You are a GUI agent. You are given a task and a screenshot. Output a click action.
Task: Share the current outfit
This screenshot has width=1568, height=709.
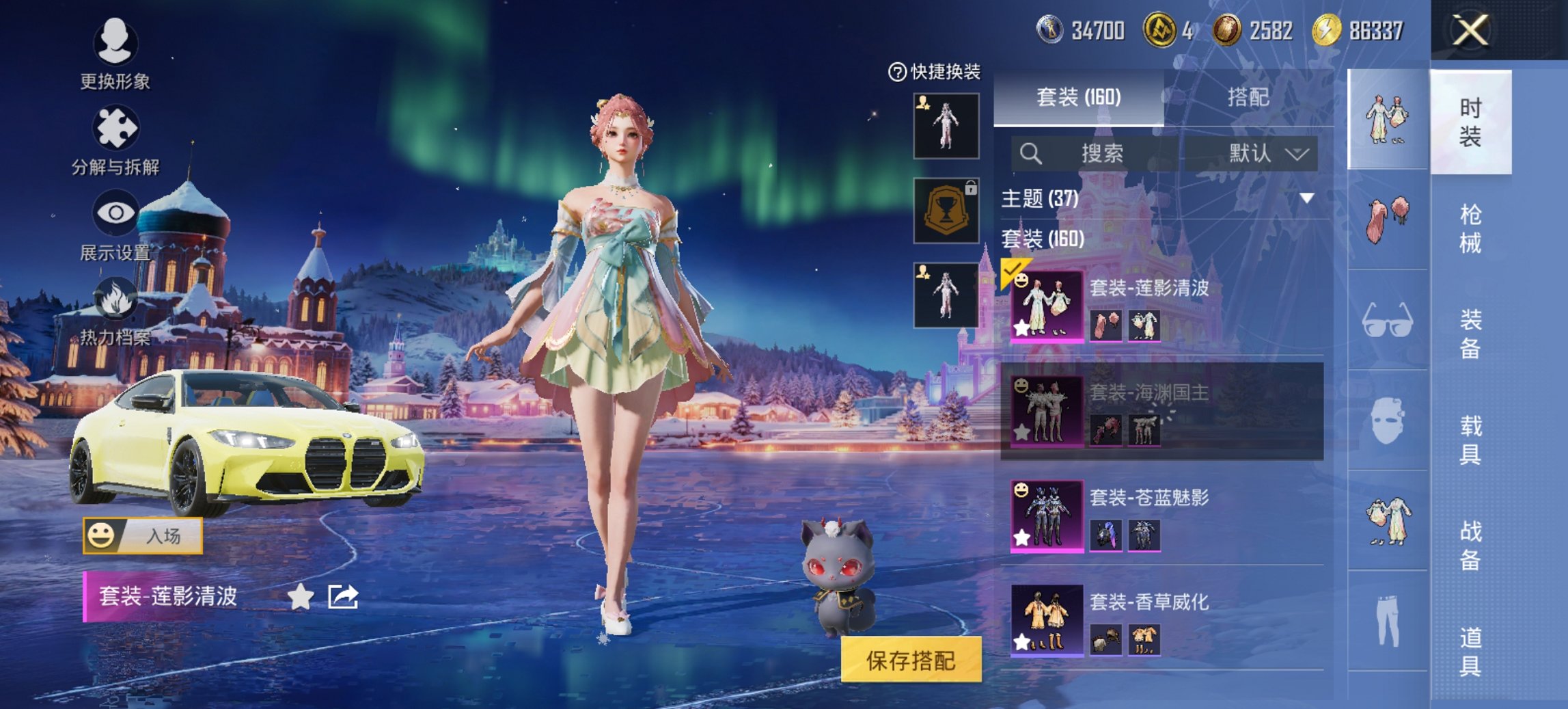coord(343,597)
